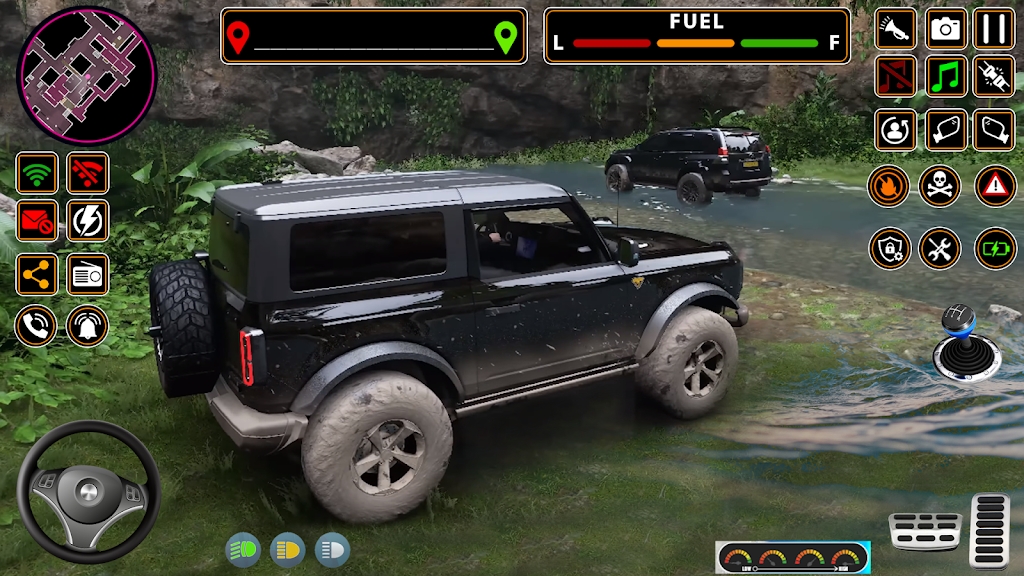Use the steering wheel control

[x=89, y=490]
